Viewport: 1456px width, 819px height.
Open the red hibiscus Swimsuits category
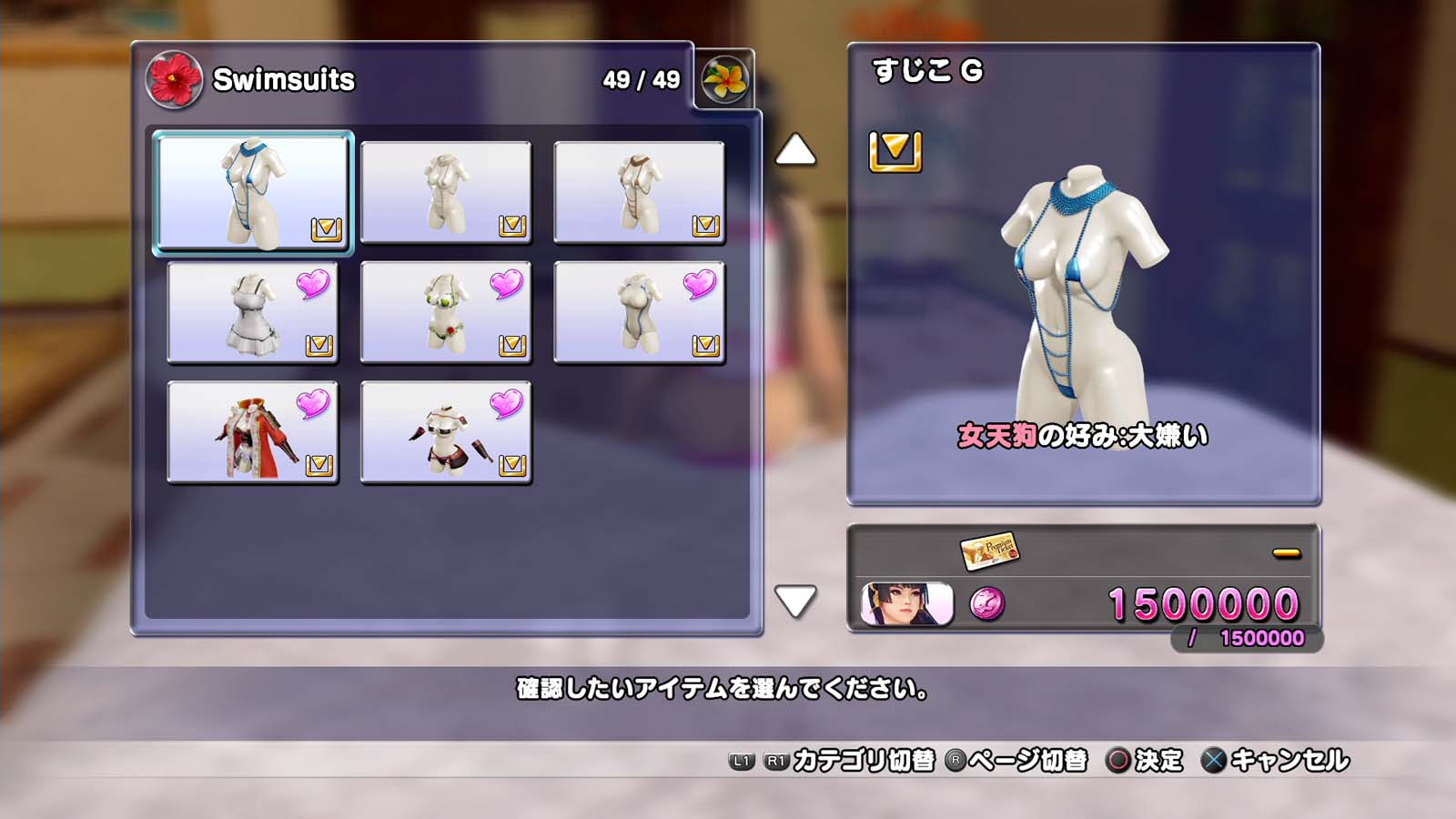173,79
